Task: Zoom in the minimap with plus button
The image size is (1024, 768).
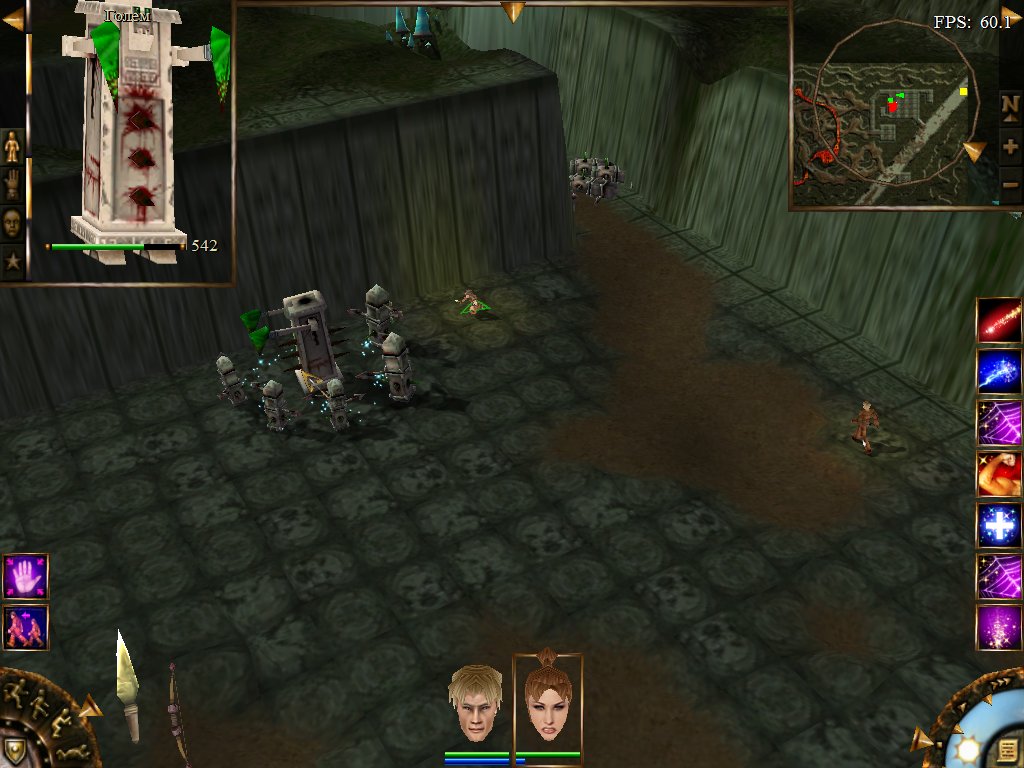Action: click(x=1010, y=146)
